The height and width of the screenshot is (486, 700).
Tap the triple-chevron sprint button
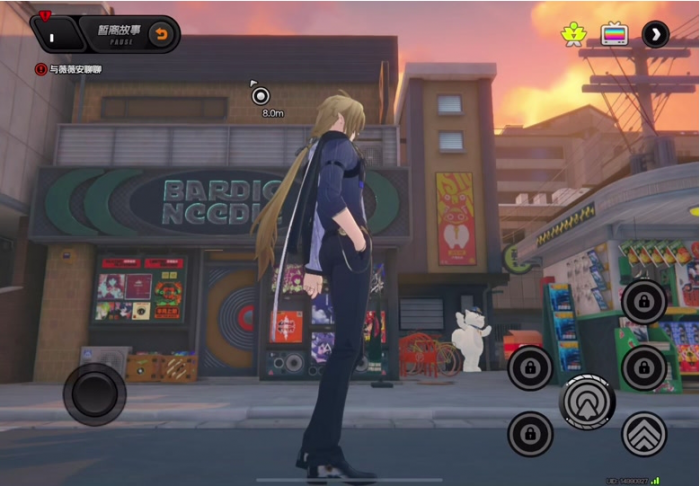pyautogui.click(x=644, y=433)
